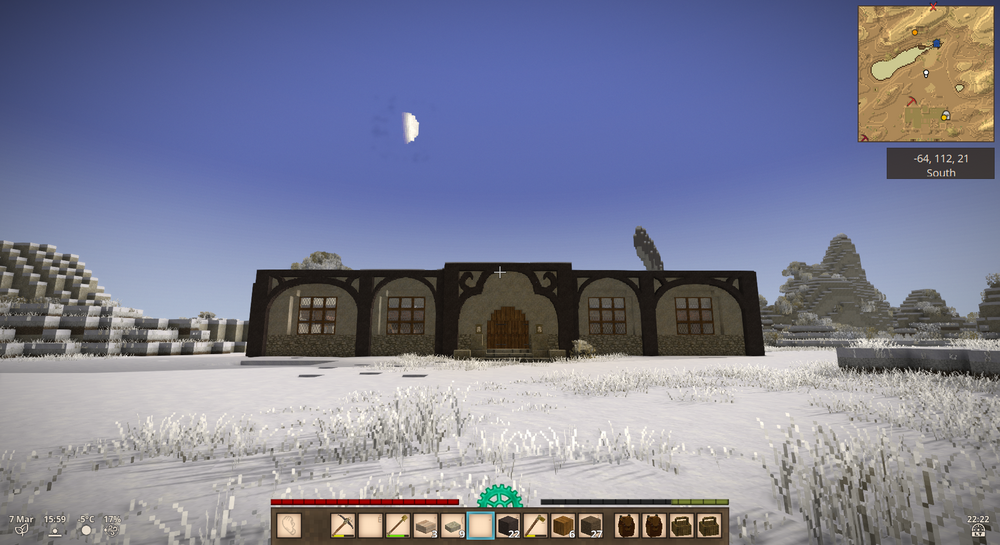Screen dimensions: 1000x545
Task: Click the highlighted empty hotbar slot
Action: coord(480,525)
